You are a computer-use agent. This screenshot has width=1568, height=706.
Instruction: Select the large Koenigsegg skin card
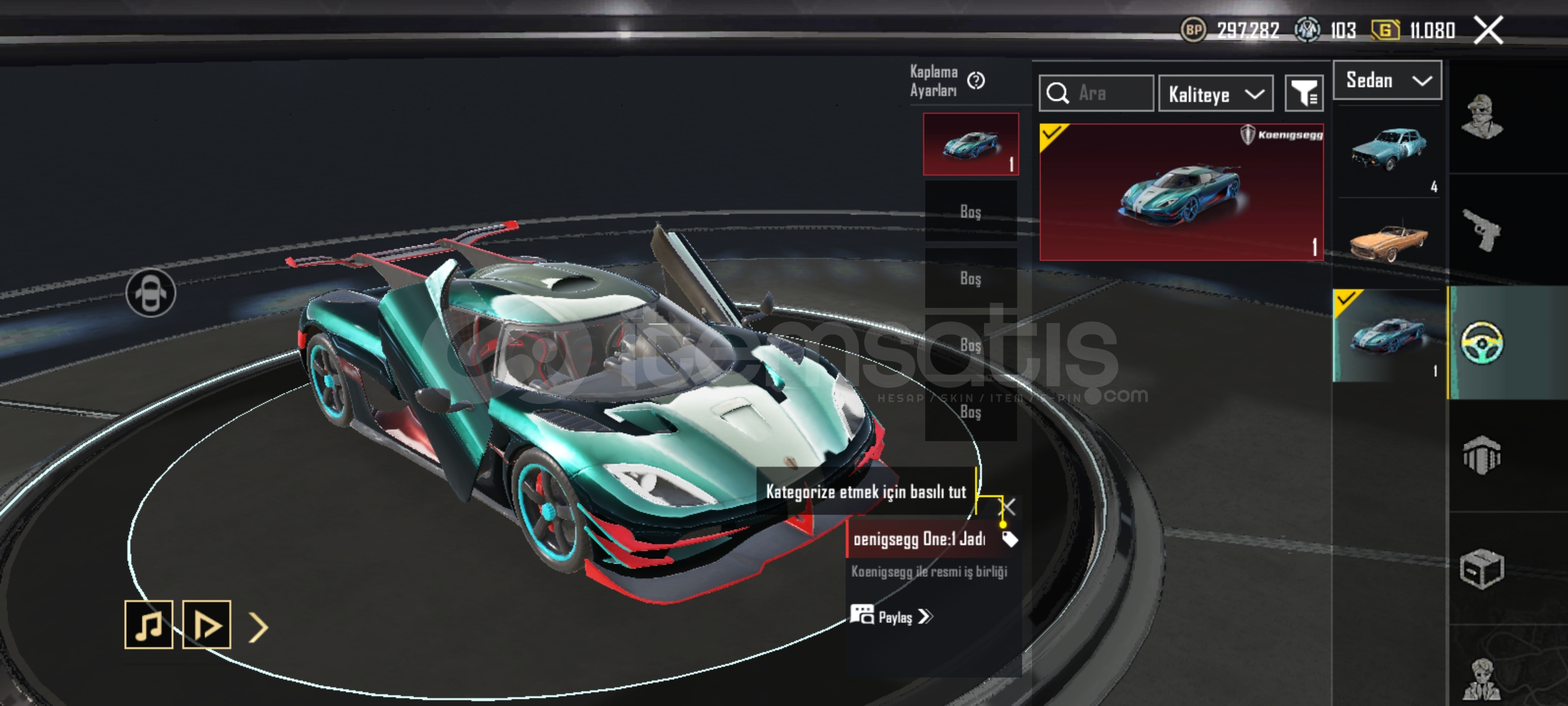(x=1181, y=192)
